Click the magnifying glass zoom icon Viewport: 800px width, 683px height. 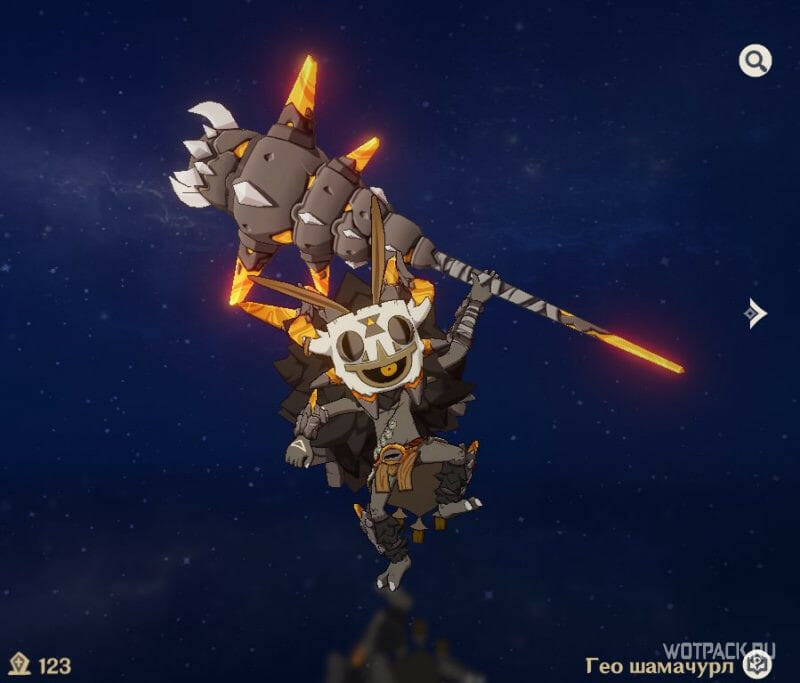[755, 61]
